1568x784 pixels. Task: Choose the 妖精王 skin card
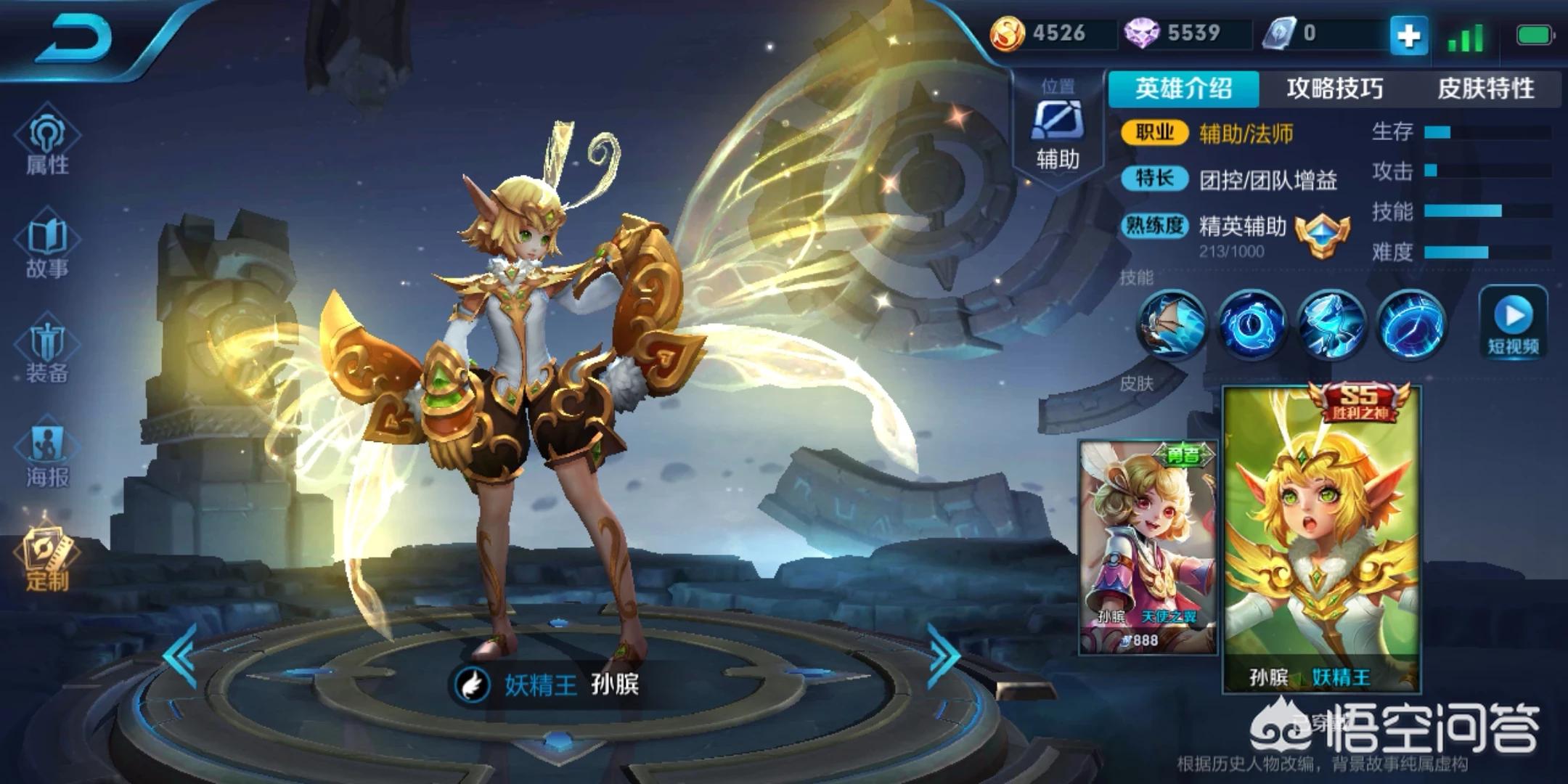point(1322,541)
